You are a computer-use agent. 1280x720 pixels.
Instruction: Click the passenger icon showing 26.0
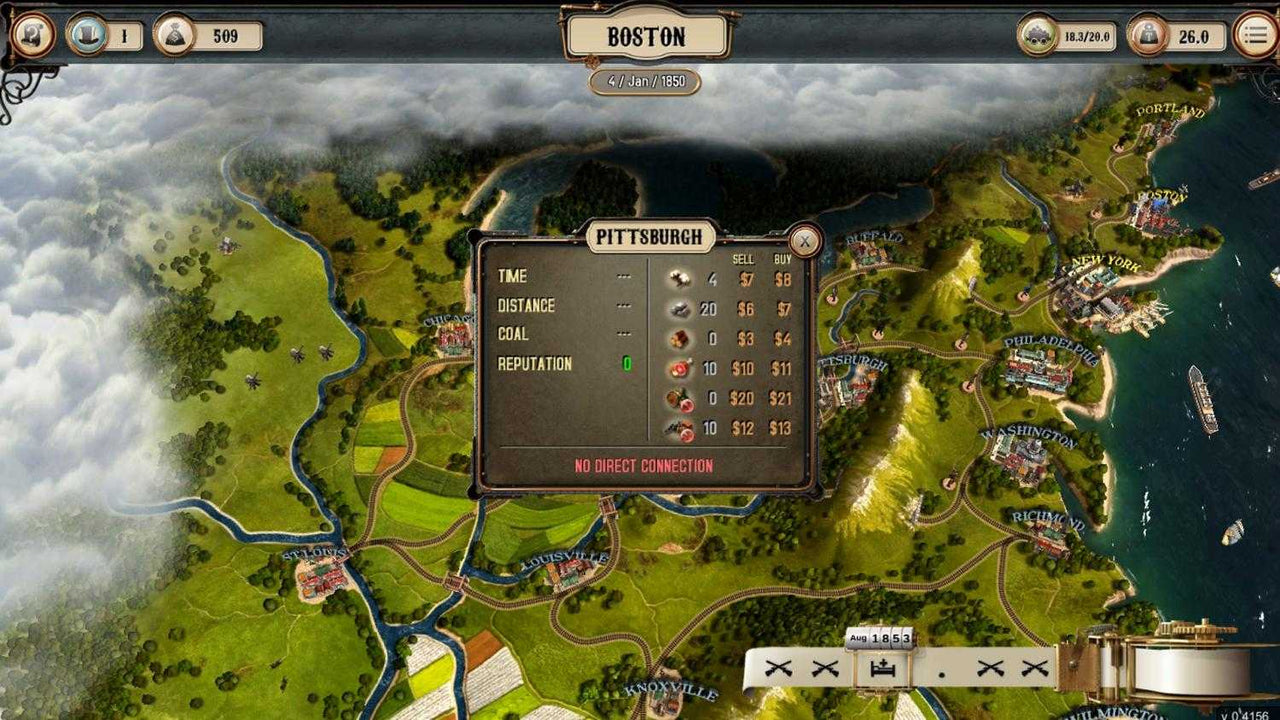click(x=1145, y=33)
